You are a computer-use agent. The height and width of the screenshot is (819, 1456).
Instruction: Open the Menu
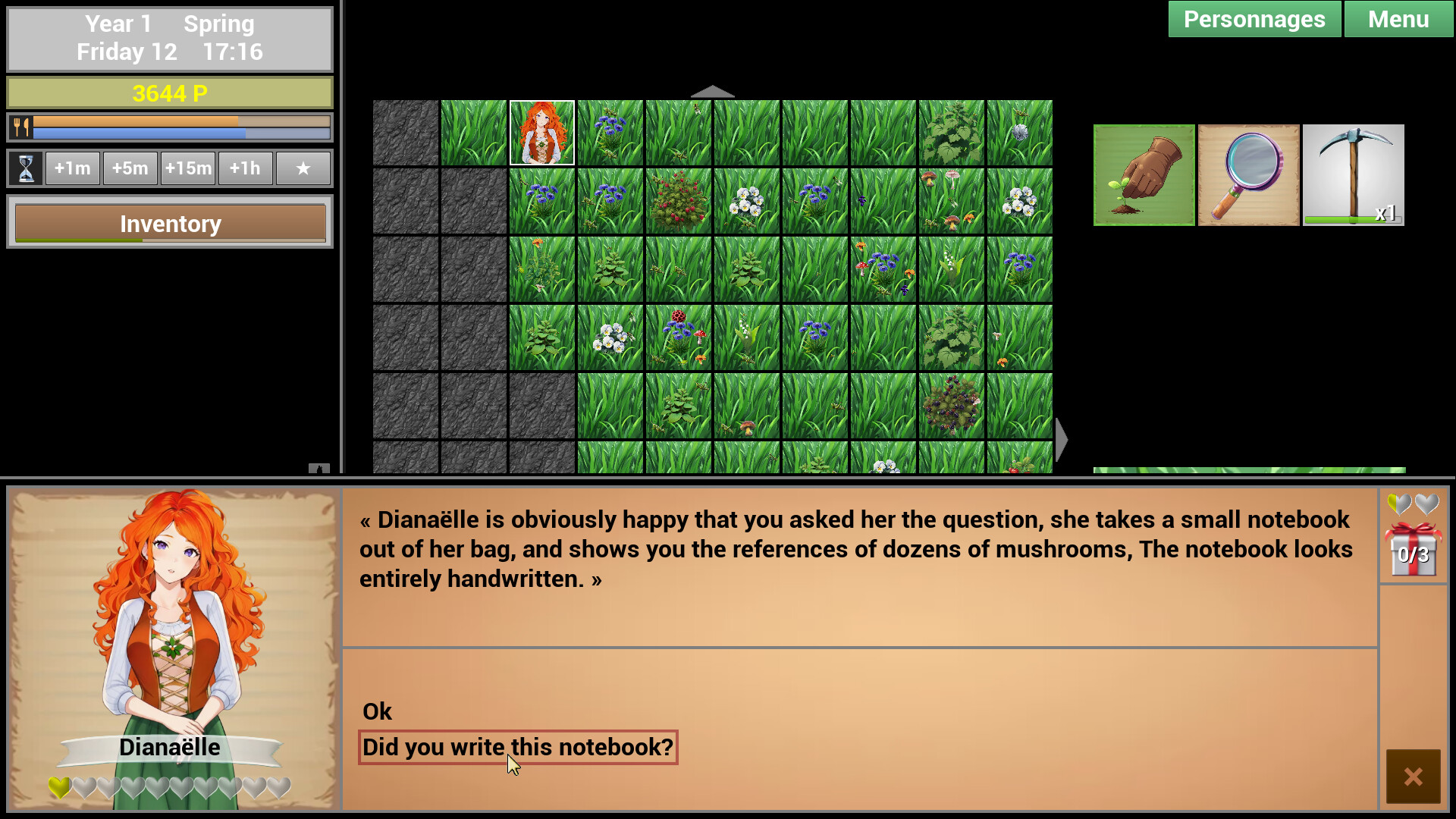click(1398, 19)
